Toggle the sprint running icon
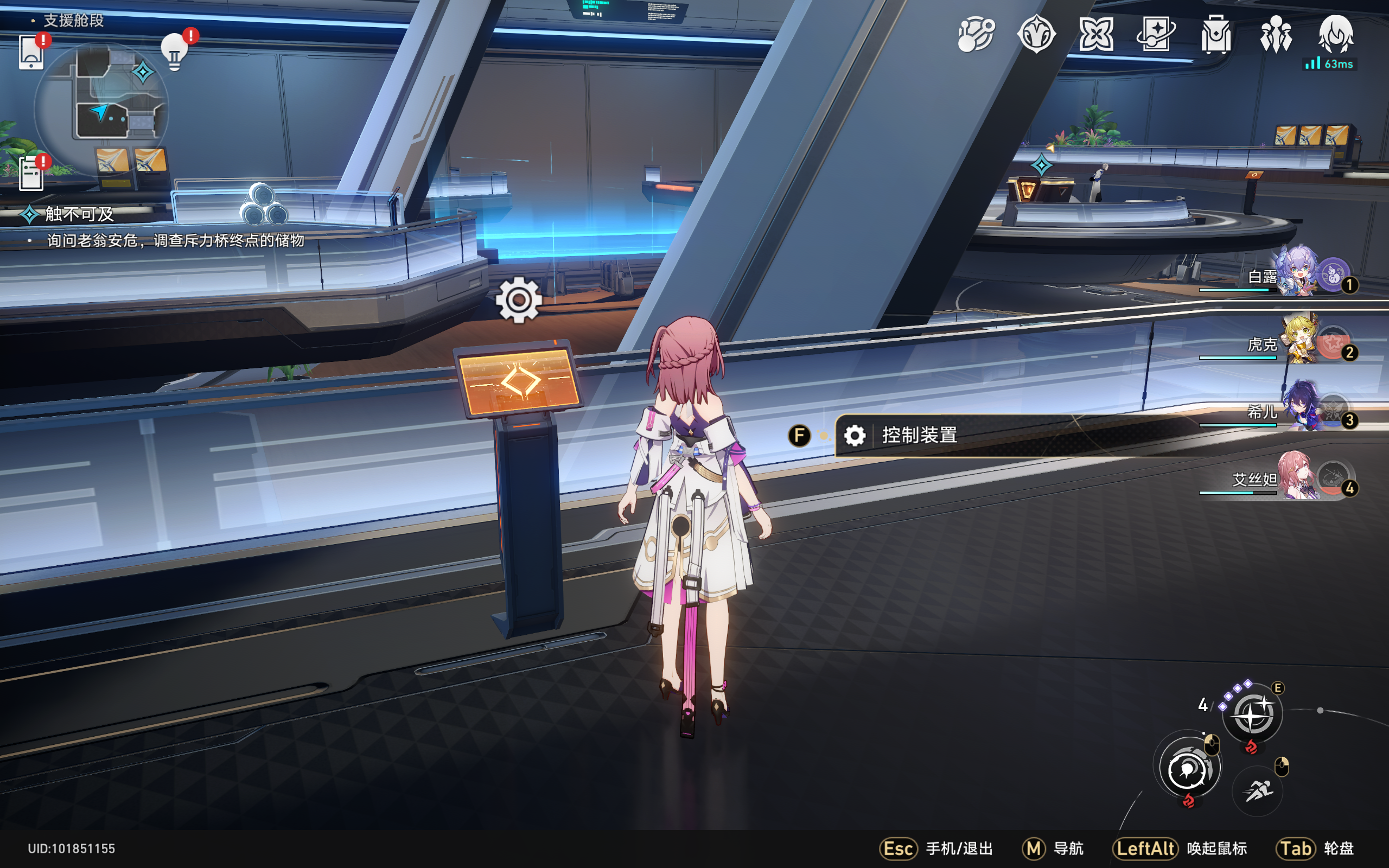Image resolution: width=1389 pixels, height=868 pixels. coord(1258,791)
